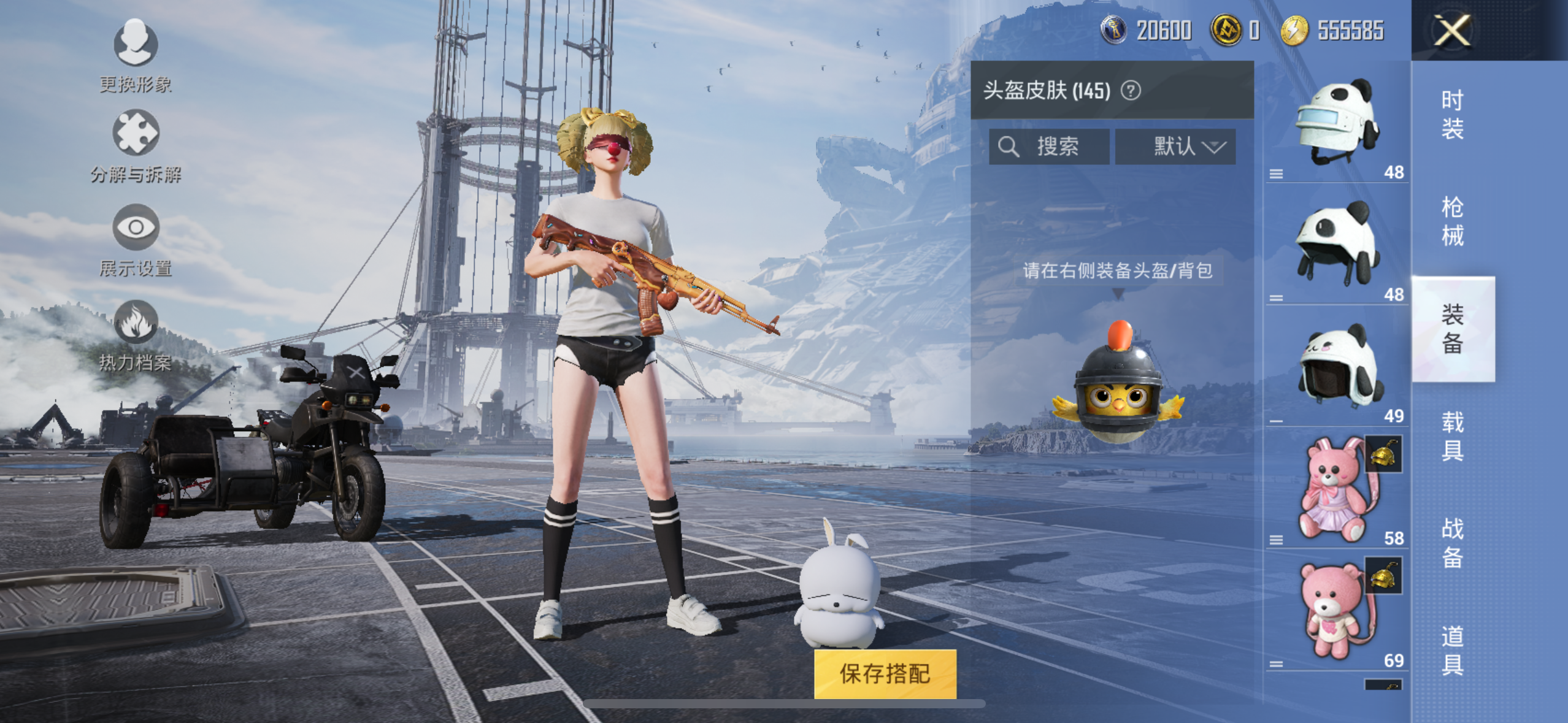The height and width of the screenshot is (723, 1568).
Task: Choose the pink rabbit doll backpack
Action: pyautogui.click(x=1335, y=488)
